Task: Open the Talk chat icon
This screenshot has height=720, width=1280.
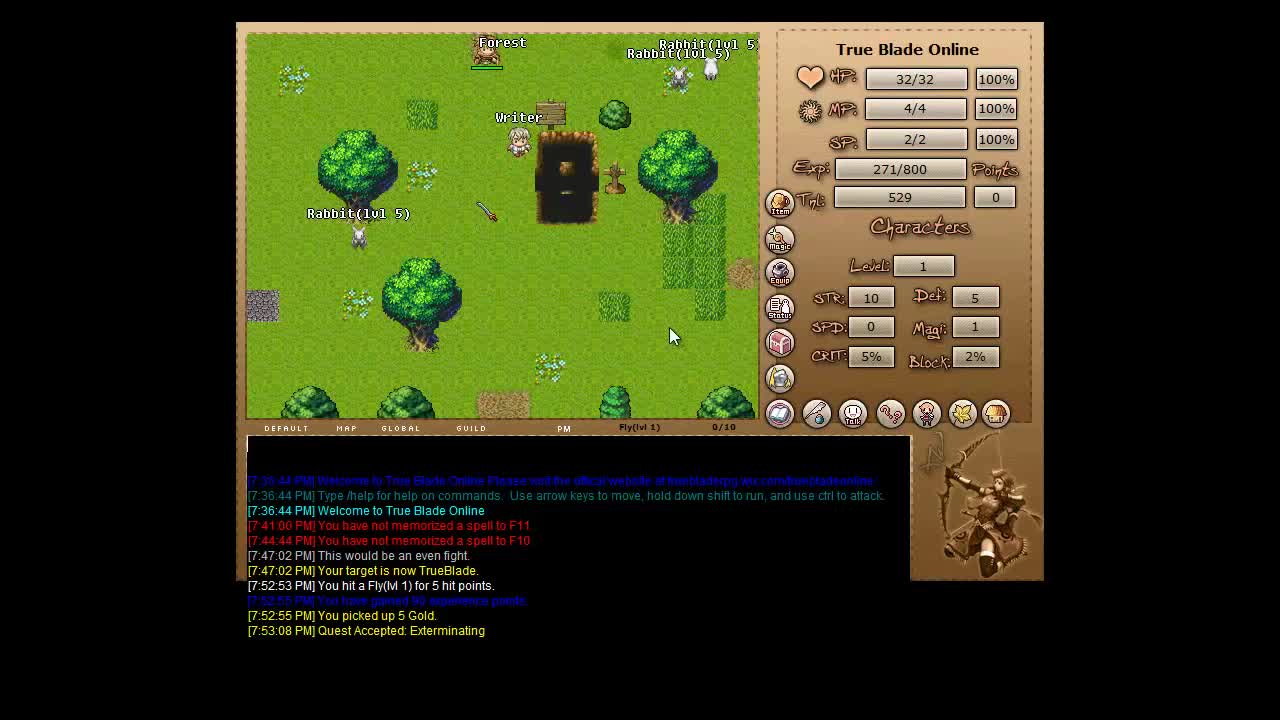Action: click(x=853, y=413)
